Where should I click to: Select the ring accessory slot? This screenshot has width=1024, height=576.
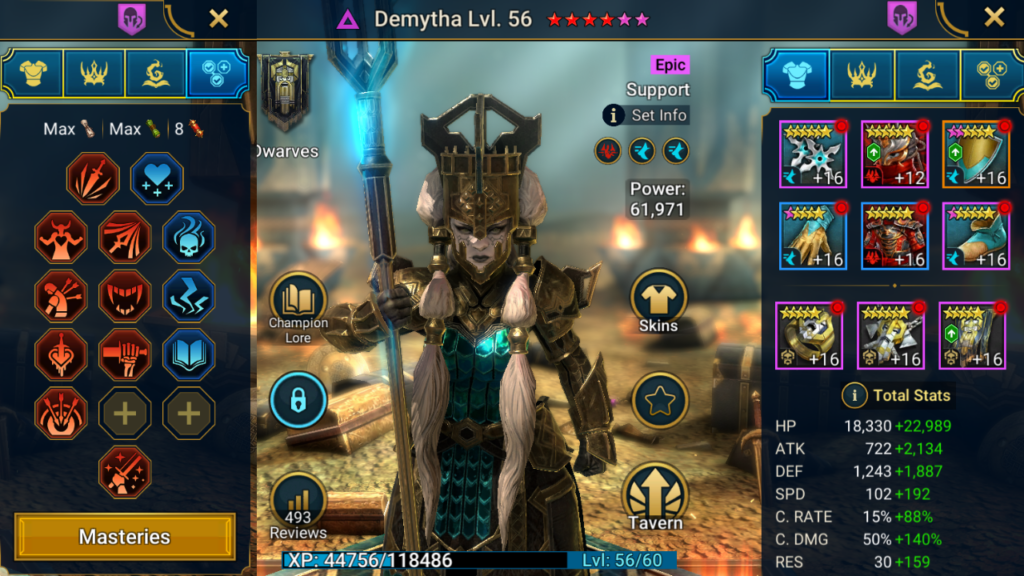809,336
